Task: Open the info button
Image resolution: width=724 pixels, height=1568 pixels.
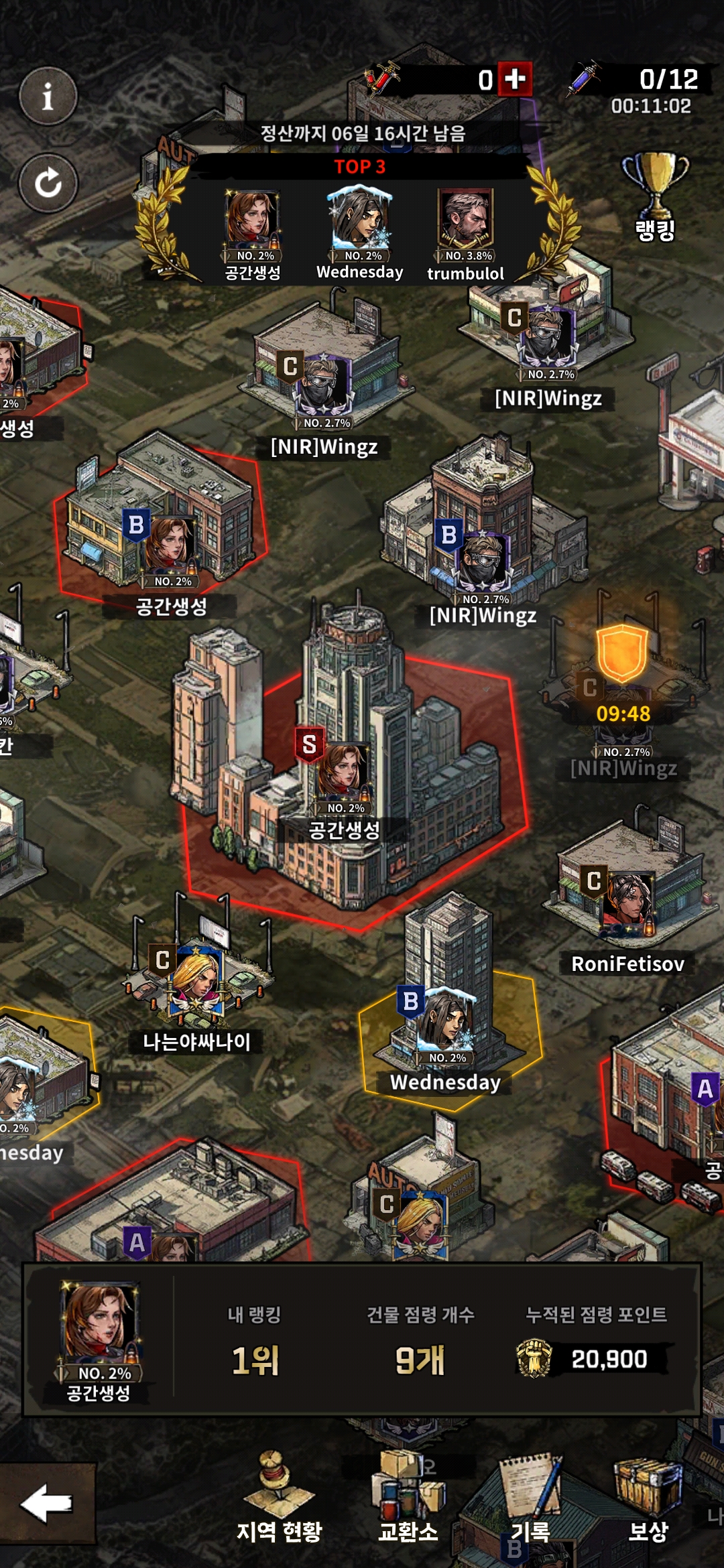Action: [x=48, y=96]
